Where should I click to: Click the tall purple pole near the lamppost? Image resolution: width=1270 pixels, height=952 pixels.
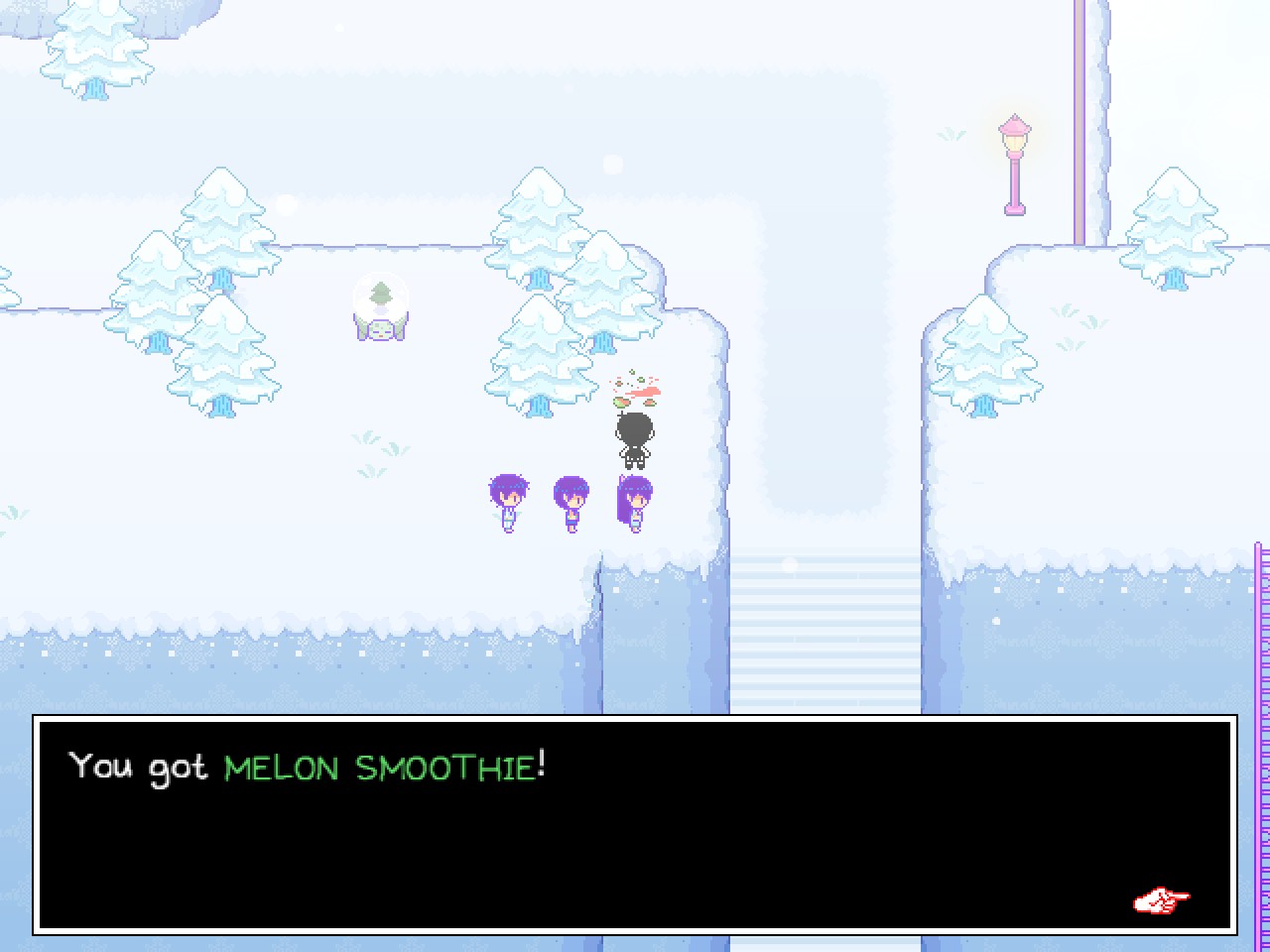pos(1081,119)
